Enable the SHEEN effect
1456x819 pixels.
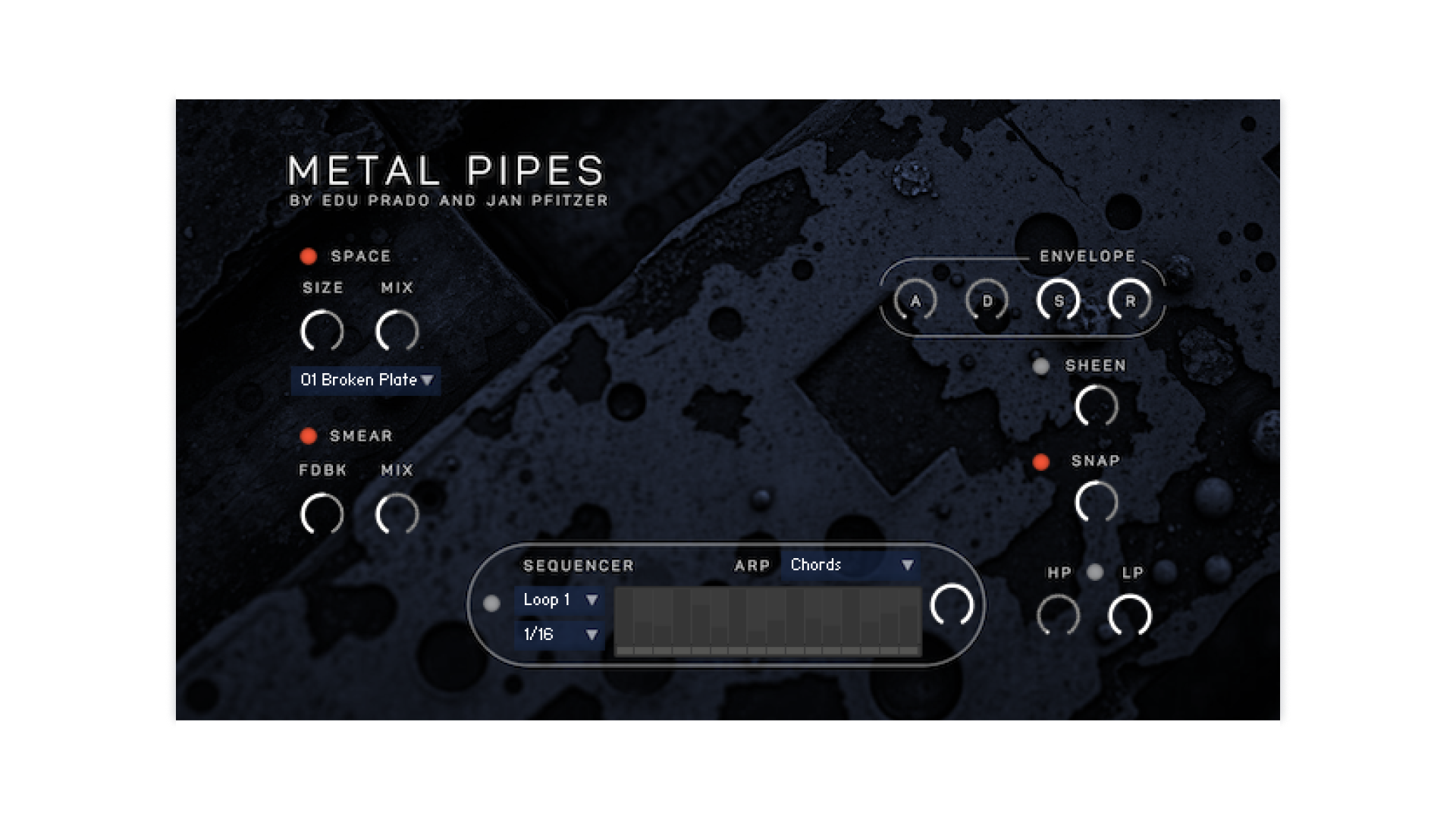tap(1040, 366)
